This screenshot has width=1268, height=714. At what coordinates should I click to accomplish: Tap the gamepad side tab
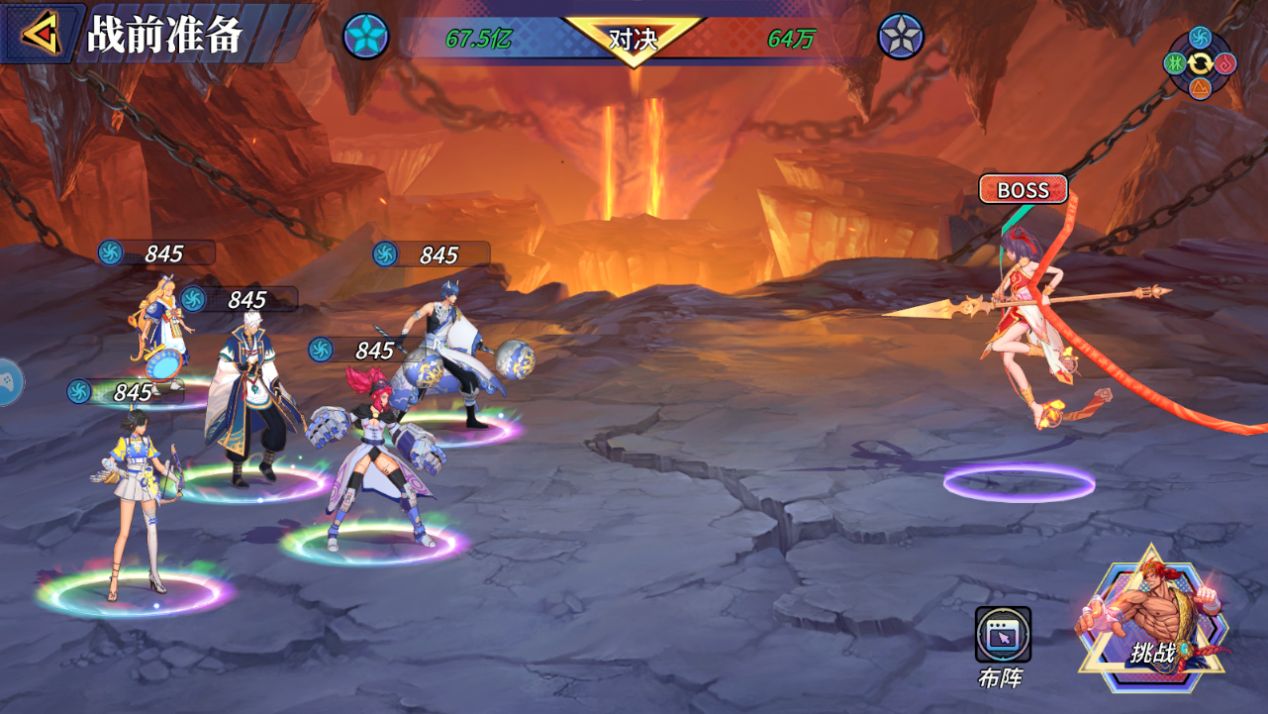pos(8,382)
